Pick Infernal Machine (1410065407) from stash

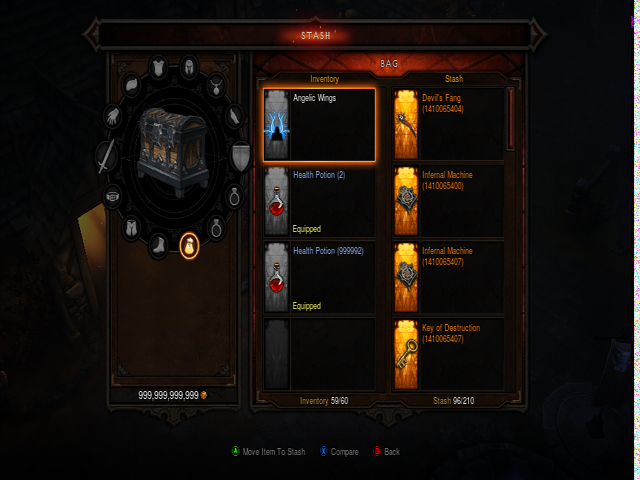coord(449,277)
